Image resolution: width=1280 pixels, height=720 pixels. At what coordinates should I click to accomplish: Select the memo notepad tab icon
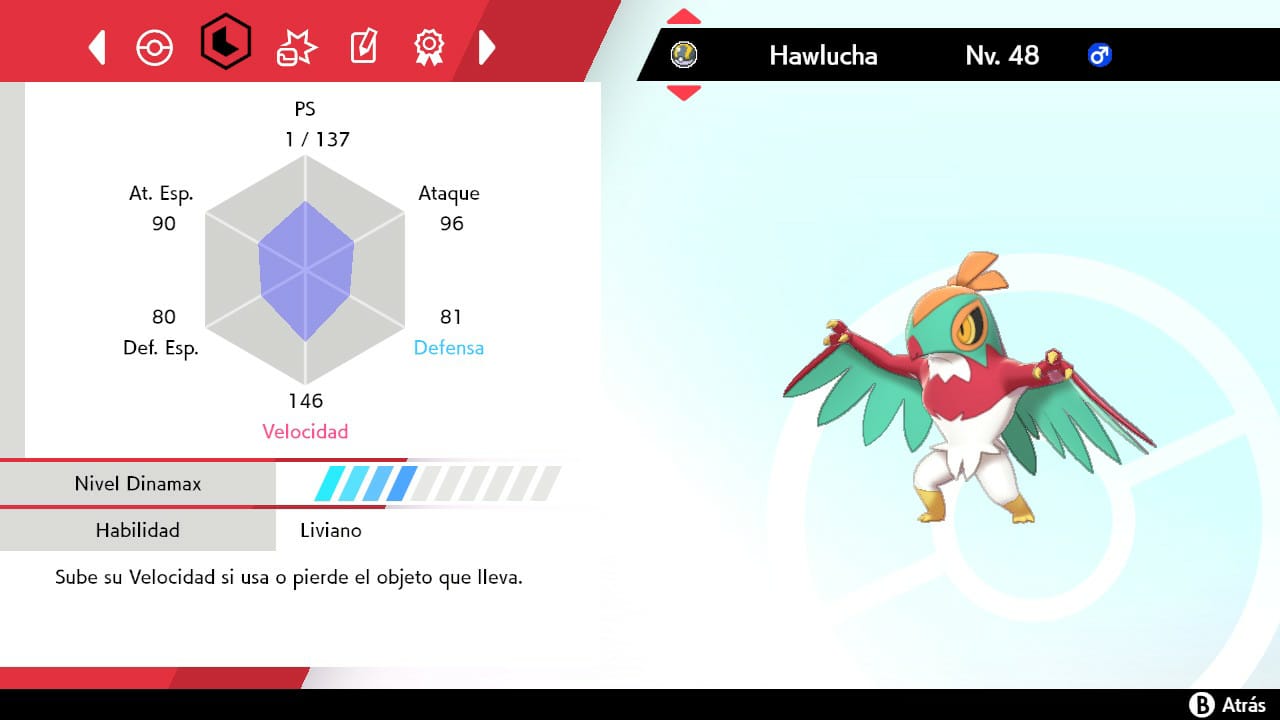click(x=363, y=46)
